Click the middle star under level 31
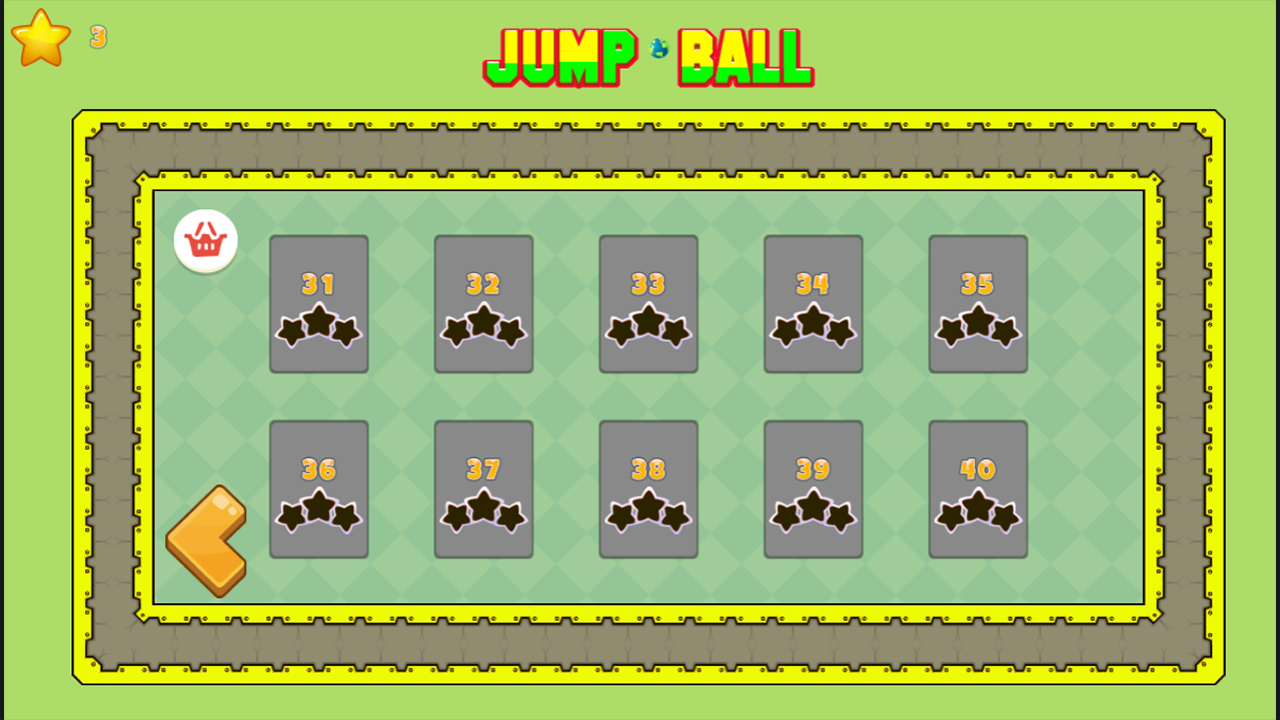Viewport: 1280px width, 720px height. click(318, 323)
